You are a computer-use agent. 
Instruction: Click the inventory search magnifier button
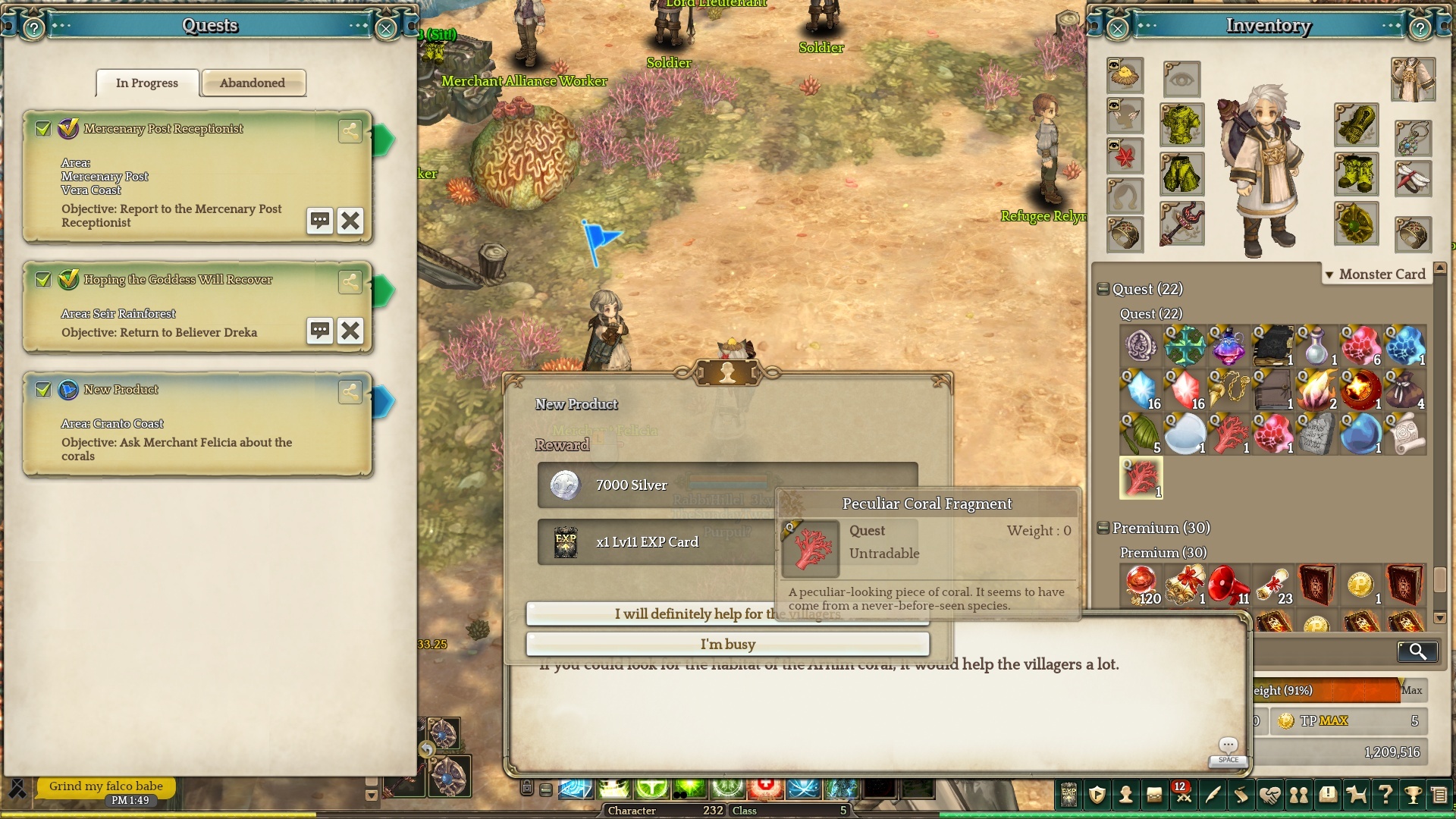coord(1417,651)
